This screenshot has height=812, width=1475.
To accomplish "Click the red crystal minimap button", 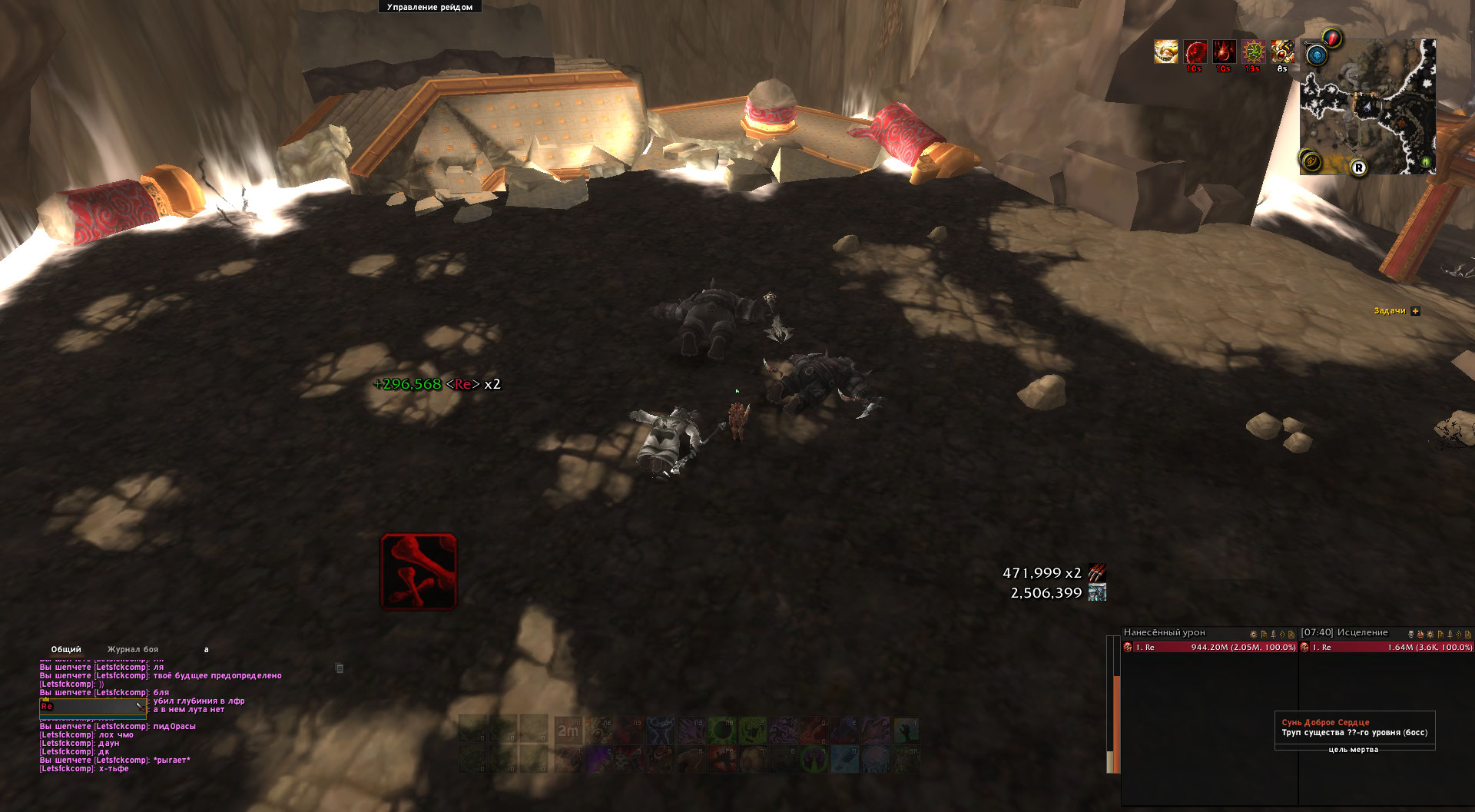I will click(1332, 37).
